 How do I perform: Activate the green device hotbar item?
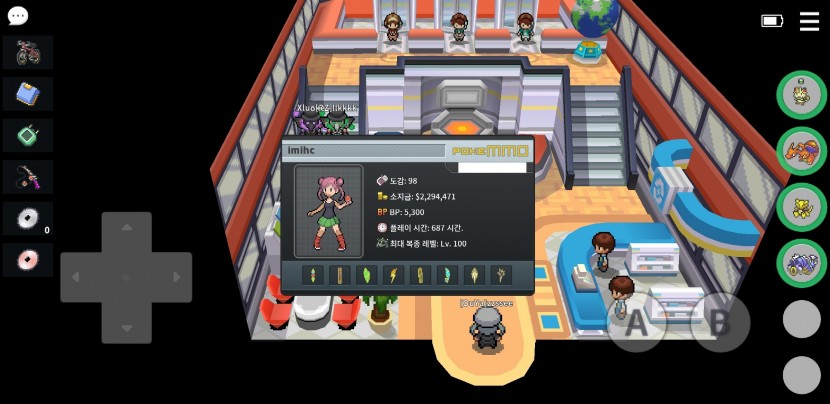(28, 135)
